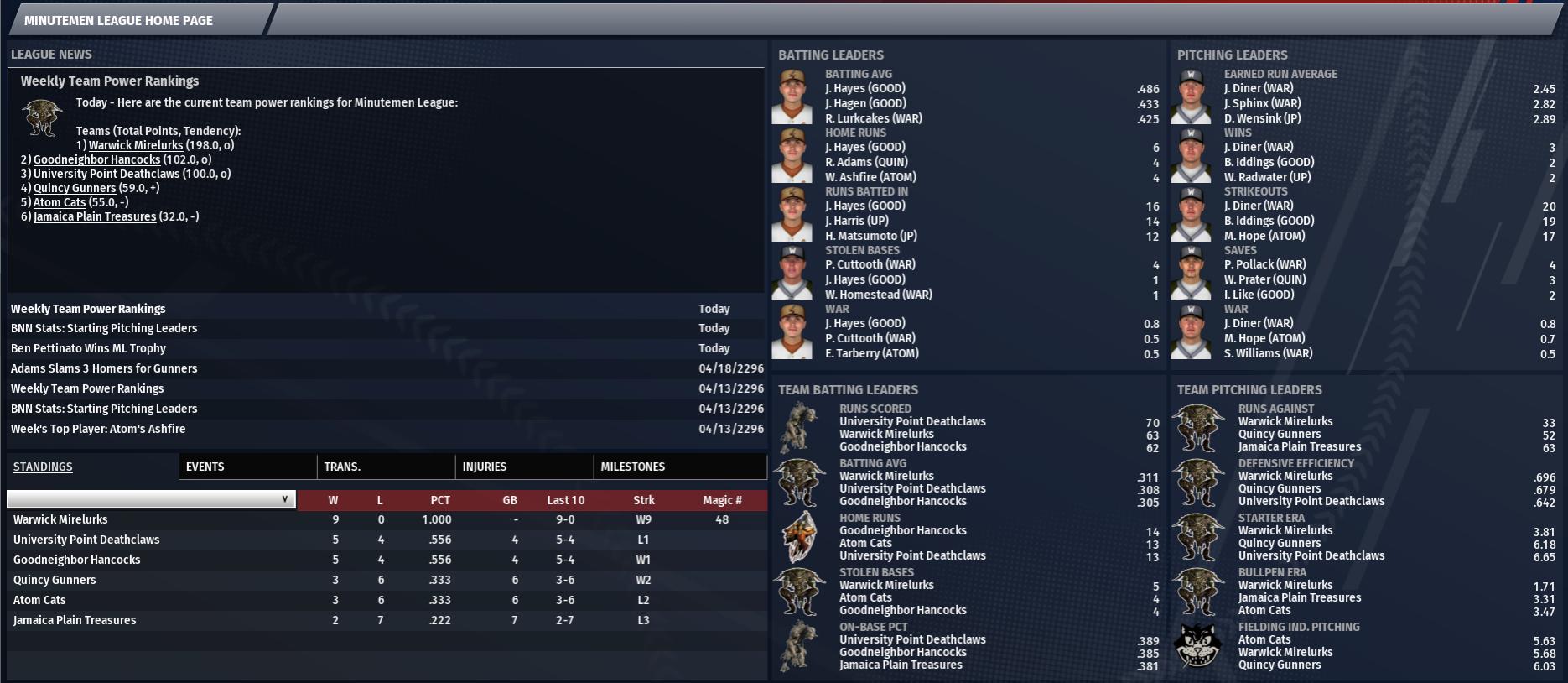
Task: Switch to the Events tab
Action: [205, 467]
